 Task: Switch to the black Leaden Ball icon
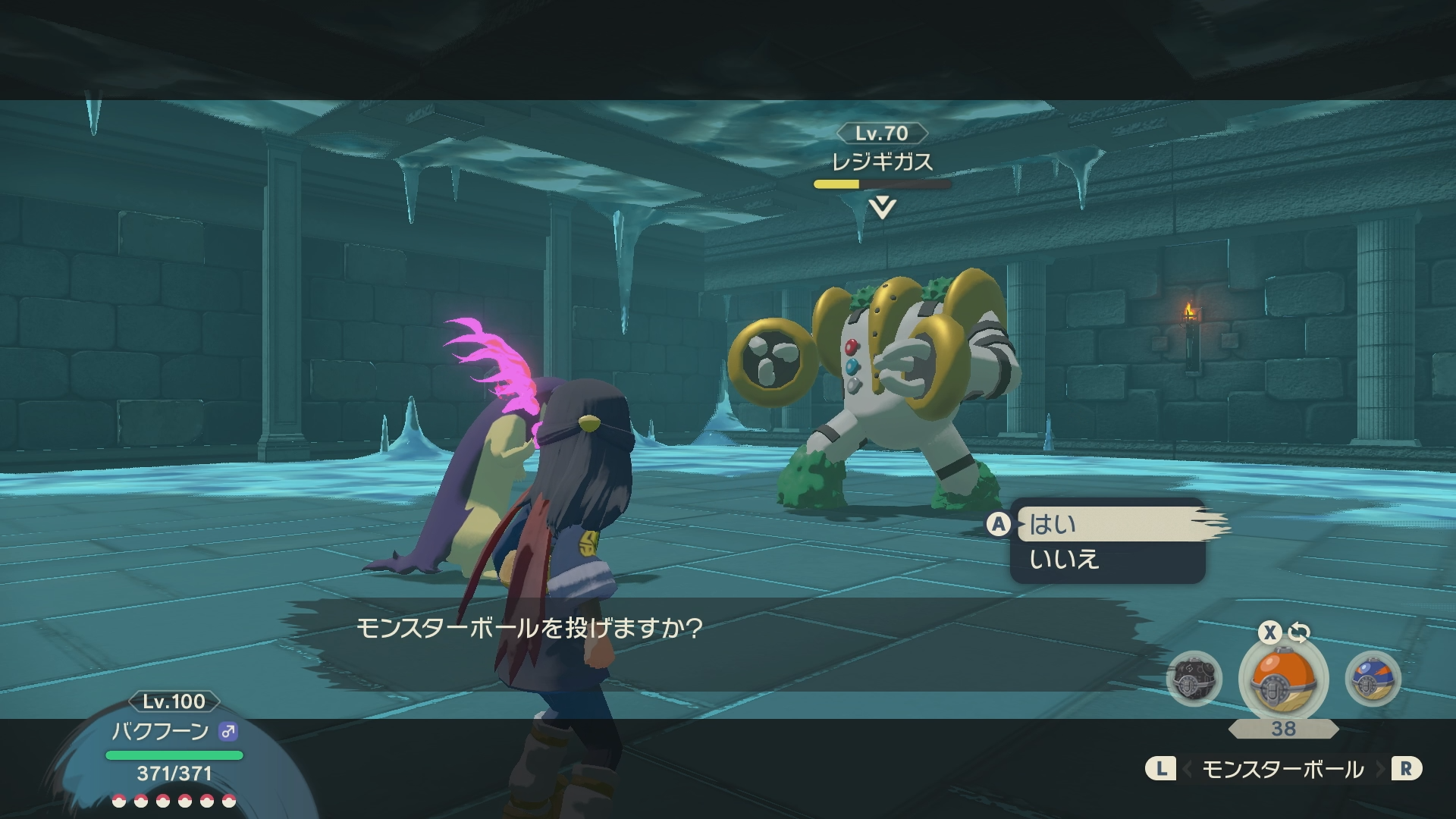point(1194,679)
